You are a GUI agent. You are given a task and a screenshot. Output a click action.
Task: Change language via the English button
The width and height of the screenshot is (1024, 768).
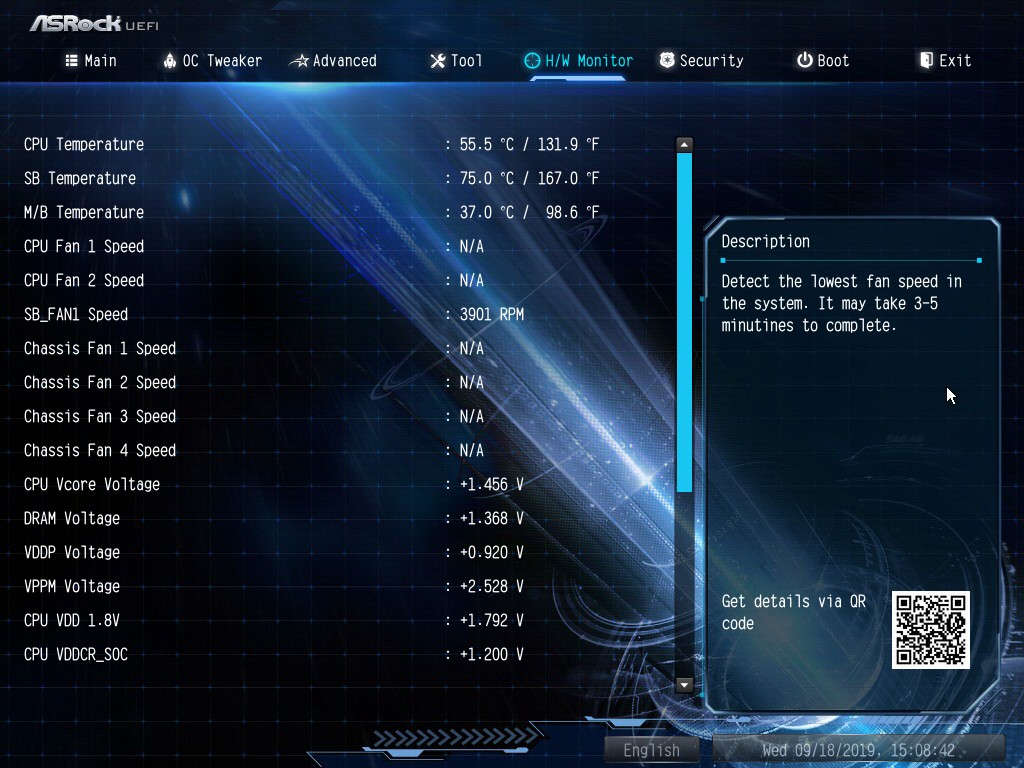tap(651, 750)
